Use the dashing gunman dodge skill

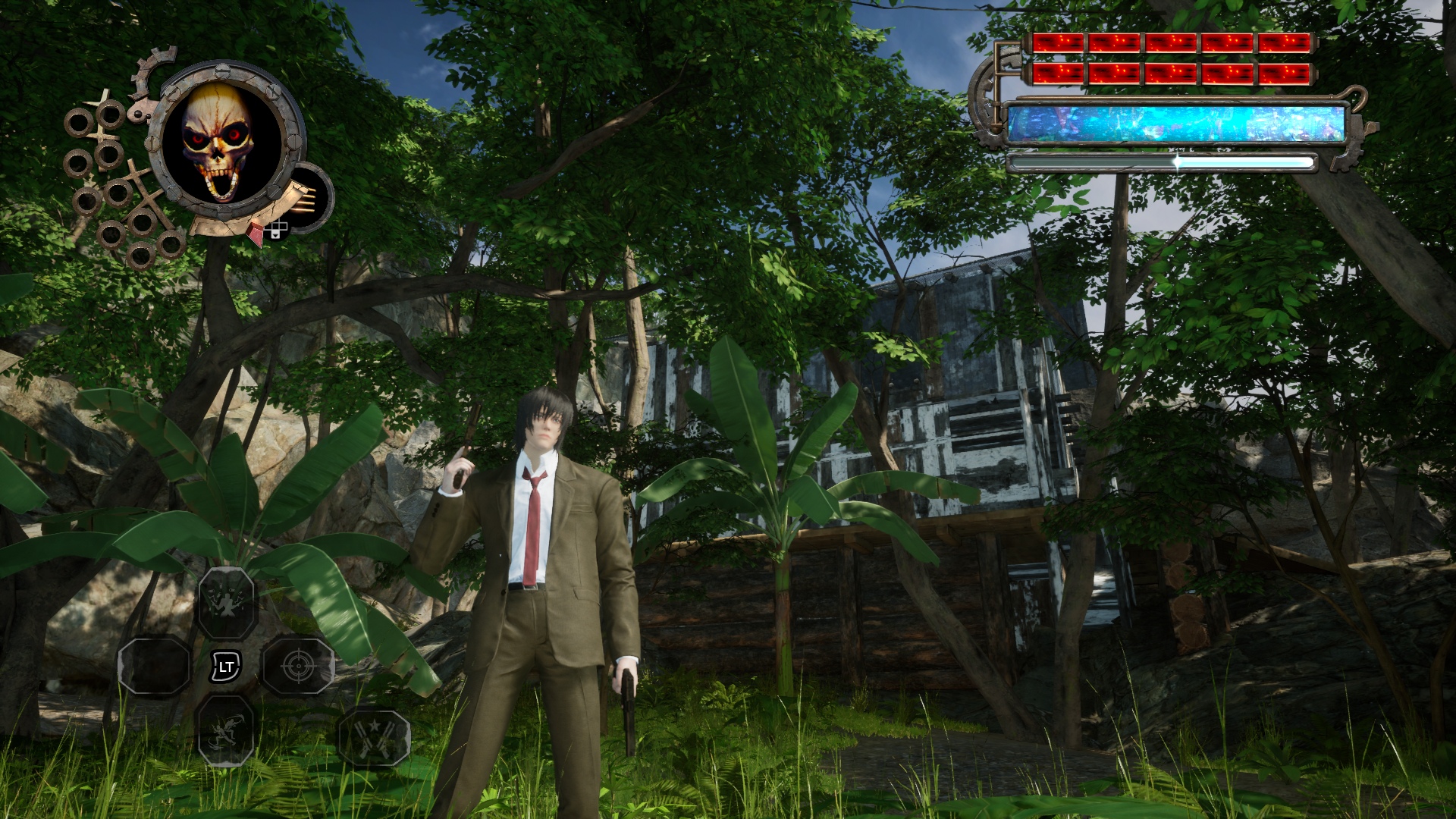pos(225,730)
